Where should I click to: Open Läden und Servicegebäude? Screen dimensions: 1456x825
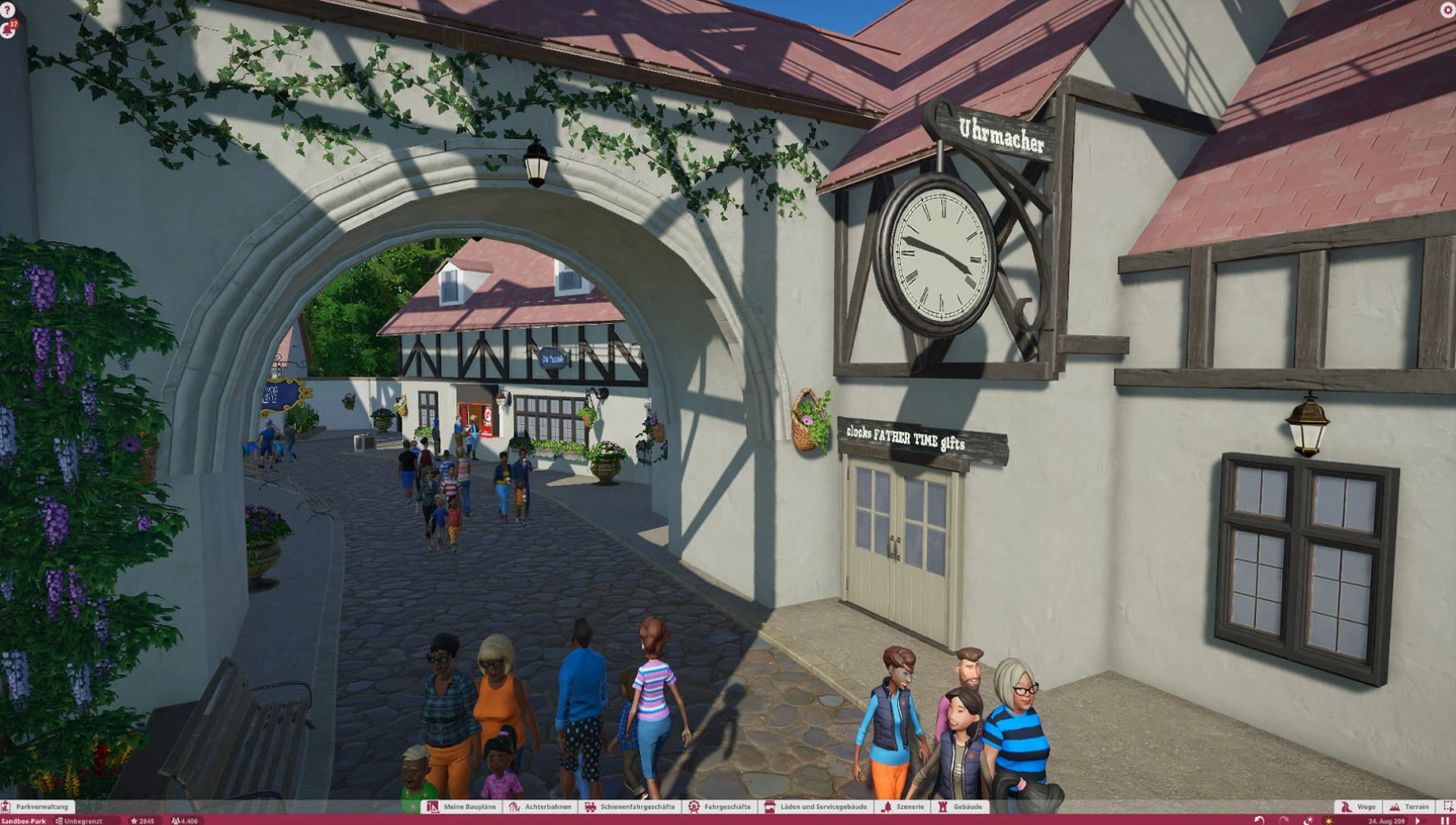click(x=816, y=807)
